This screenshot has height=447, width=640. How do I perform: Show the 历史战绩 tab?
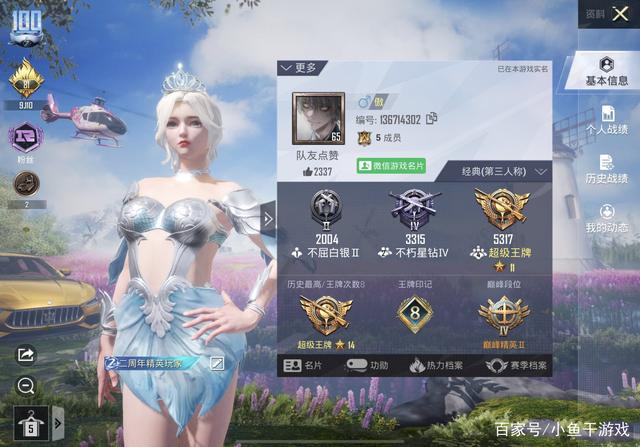[606, 169]
